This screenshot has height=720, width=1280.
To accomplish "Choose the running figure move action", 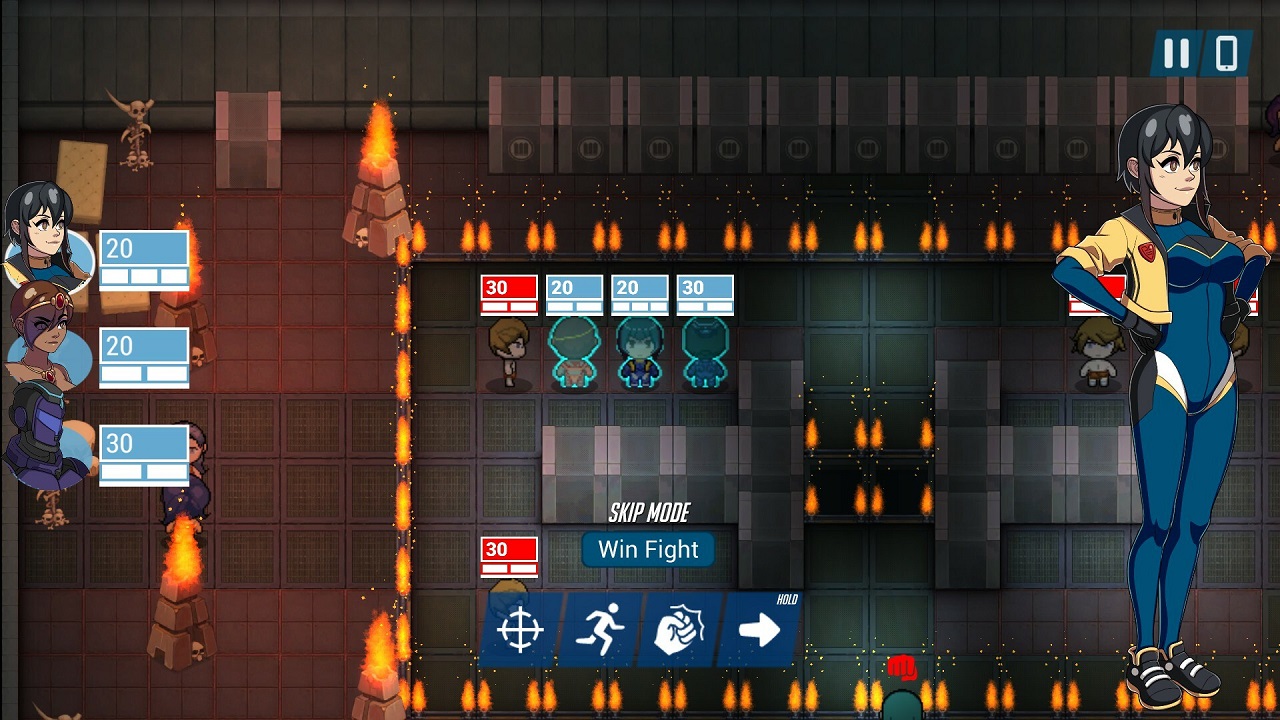I will pos(600,630).
